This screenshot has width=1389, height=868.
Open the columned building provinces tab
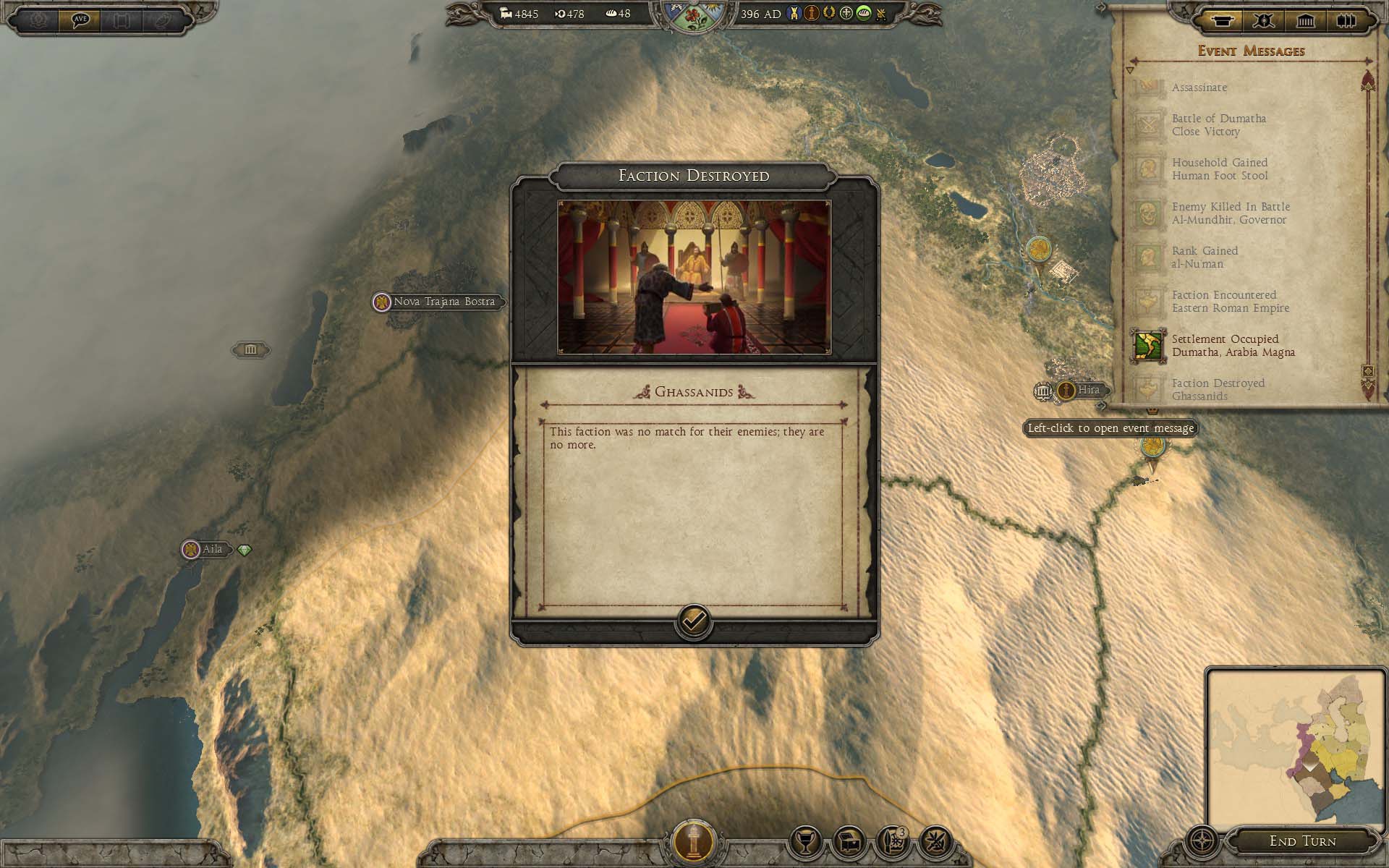click(x=1305, y=21)
